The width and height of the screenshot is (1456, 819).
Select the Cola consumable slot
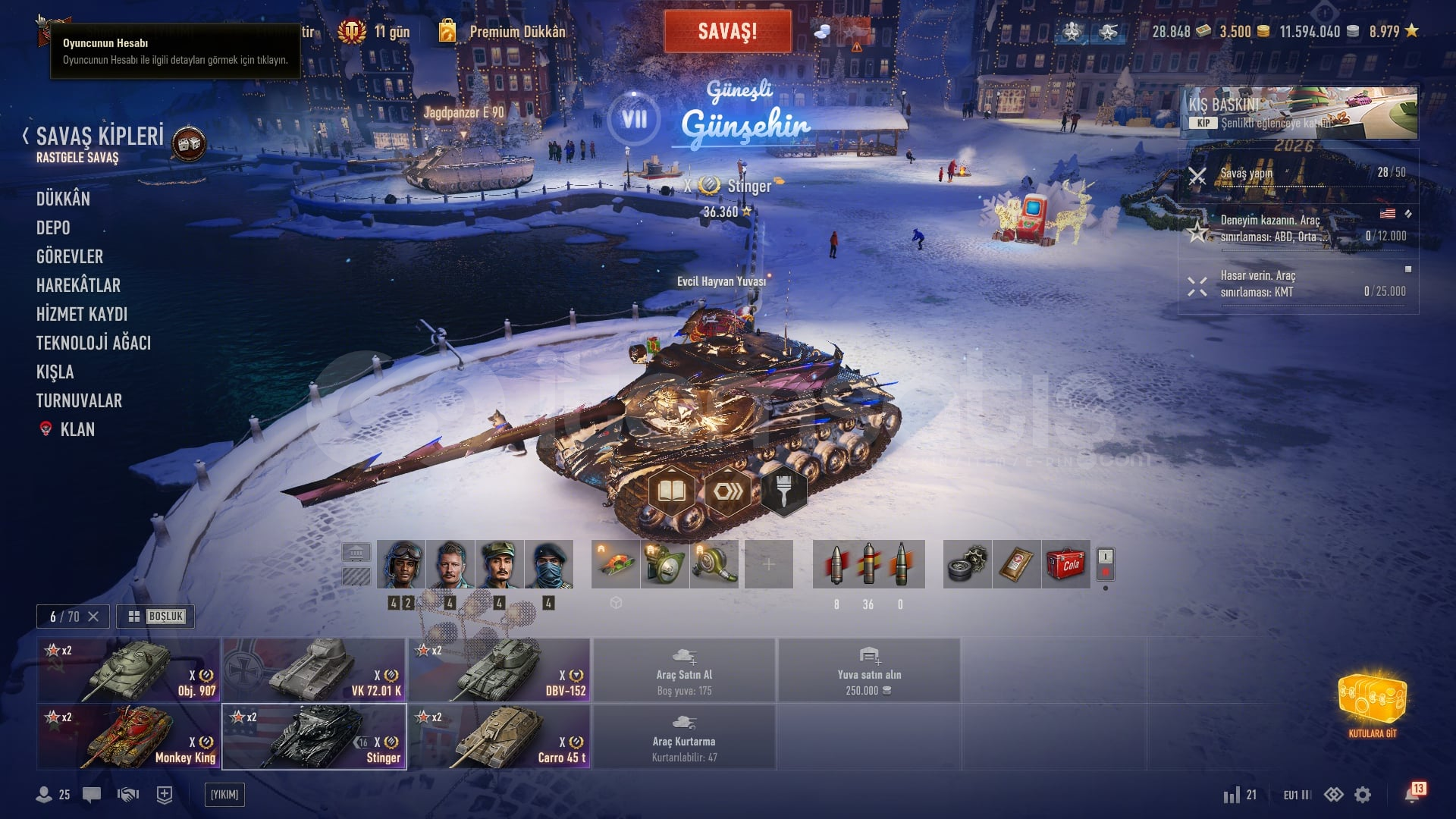point(1065,564)
